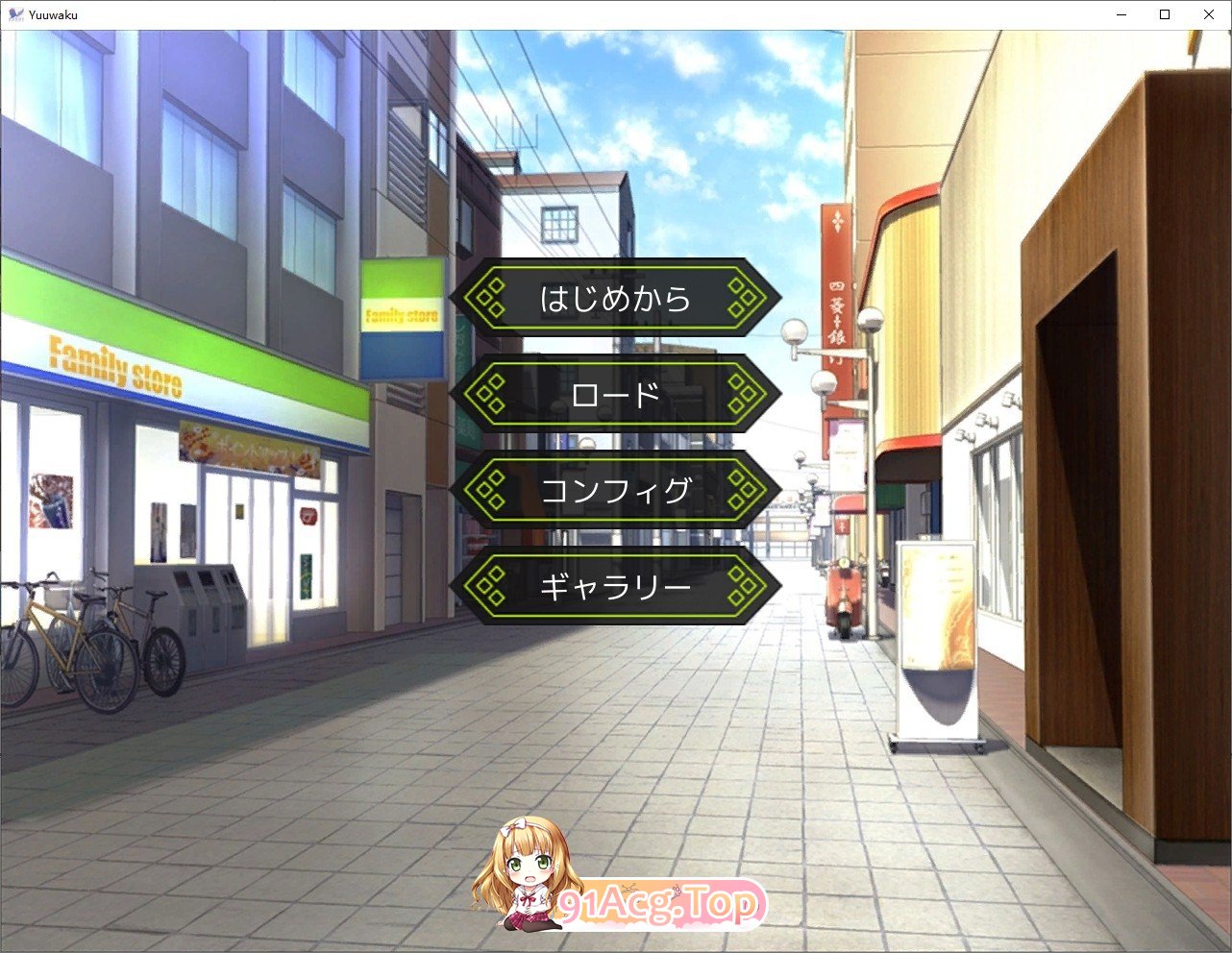Maximize the Yuuwaku game window

tap(1164, 13)
